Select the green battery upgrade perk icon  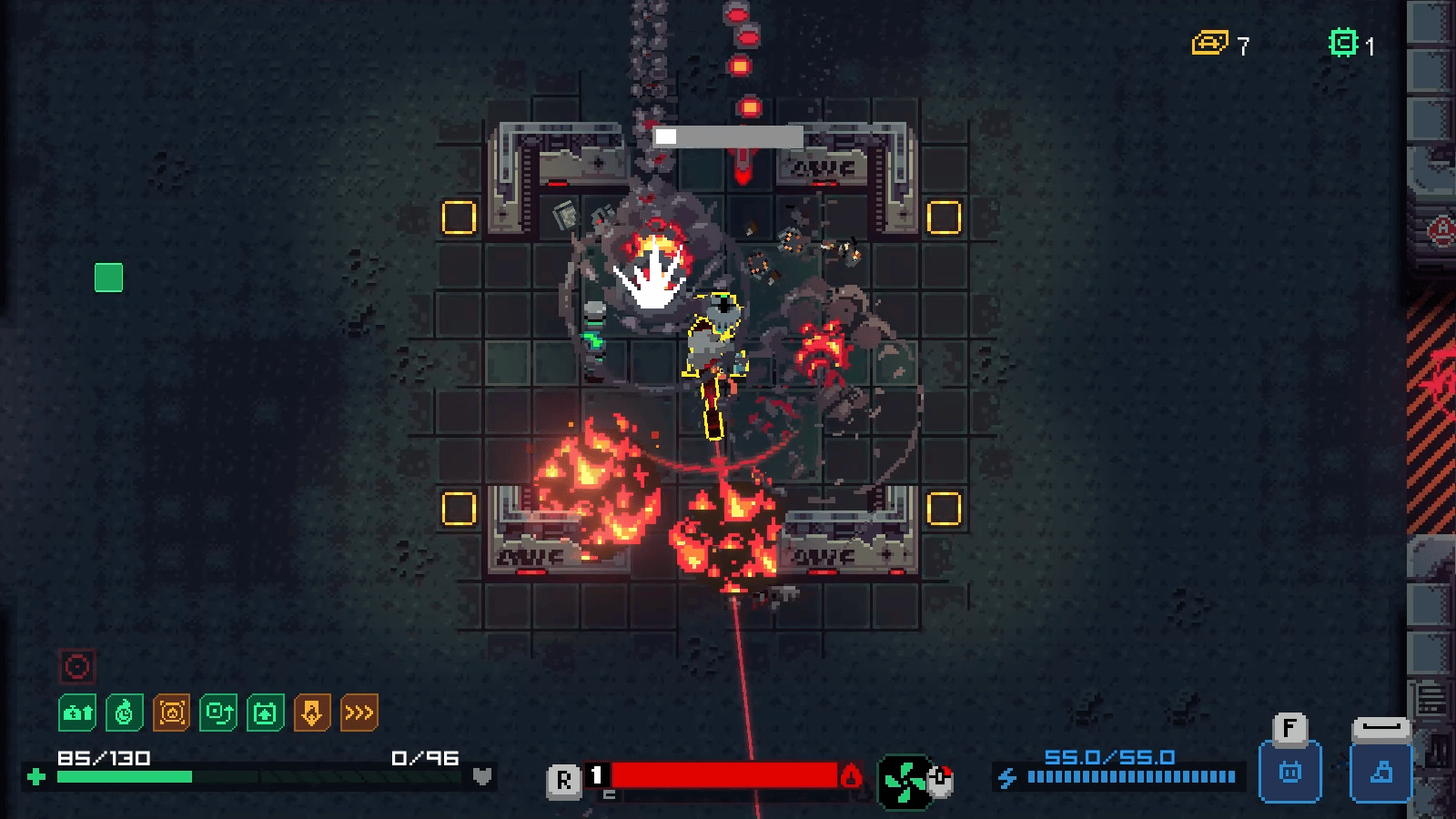tap(265, 713)
